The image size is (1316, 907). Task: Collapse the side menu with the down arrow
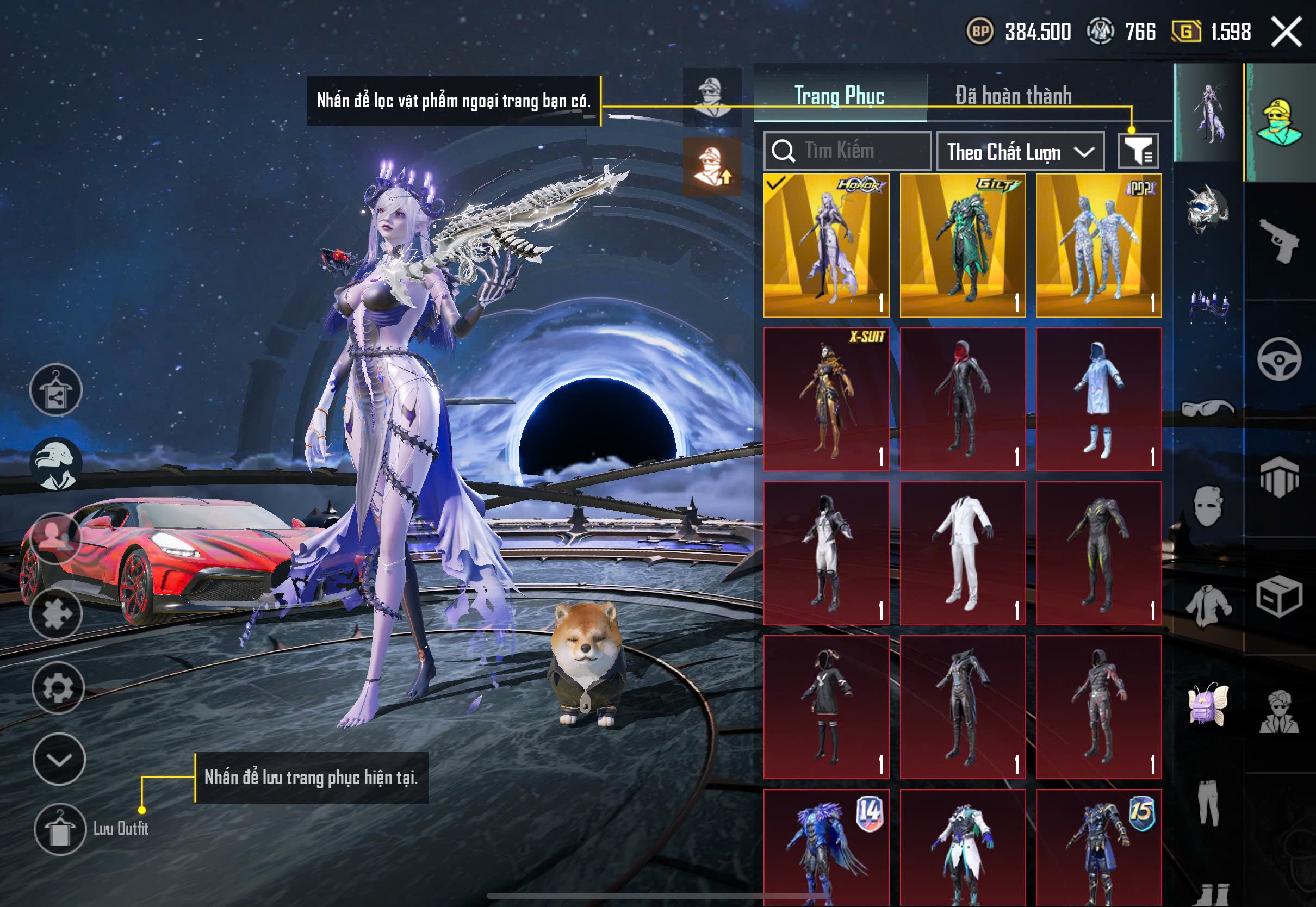(59, 759)
